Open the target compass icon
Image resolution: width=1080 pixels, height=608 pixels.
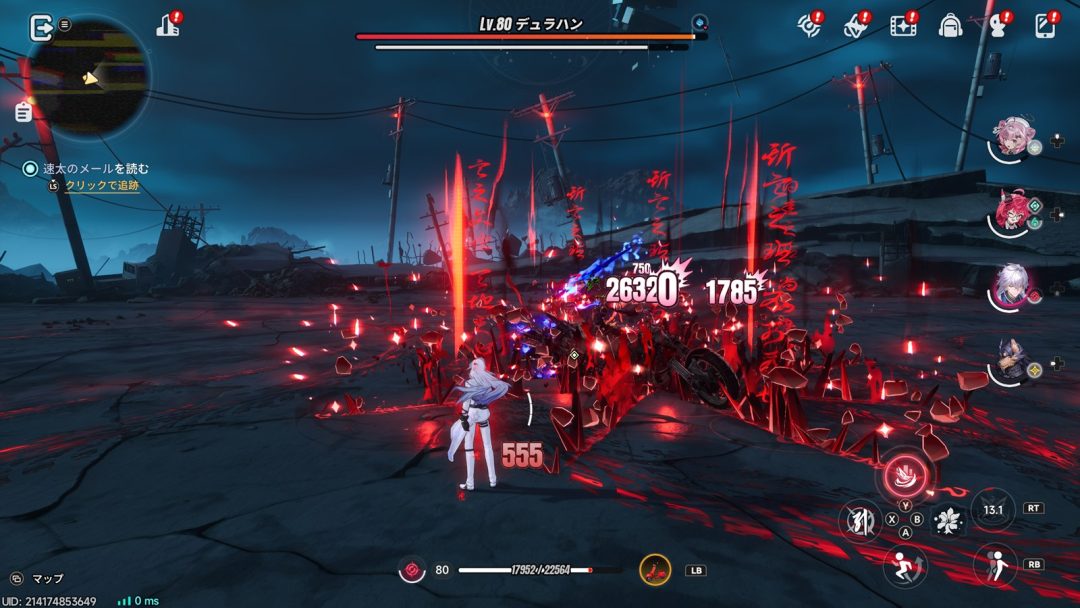(810, 26)
